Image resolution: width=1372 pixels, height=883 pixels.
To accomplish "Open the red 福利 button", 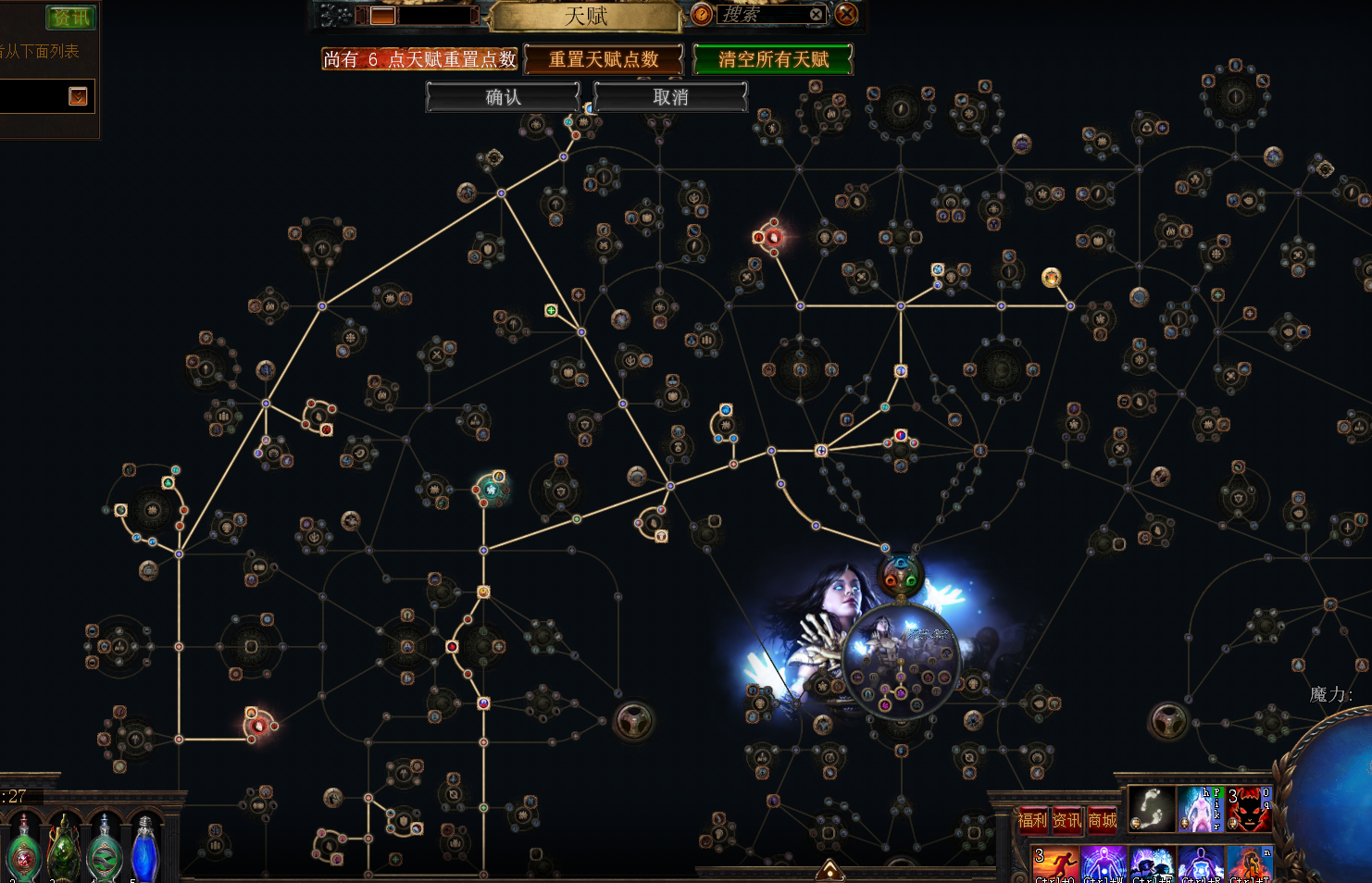I will coord(1032,820).
